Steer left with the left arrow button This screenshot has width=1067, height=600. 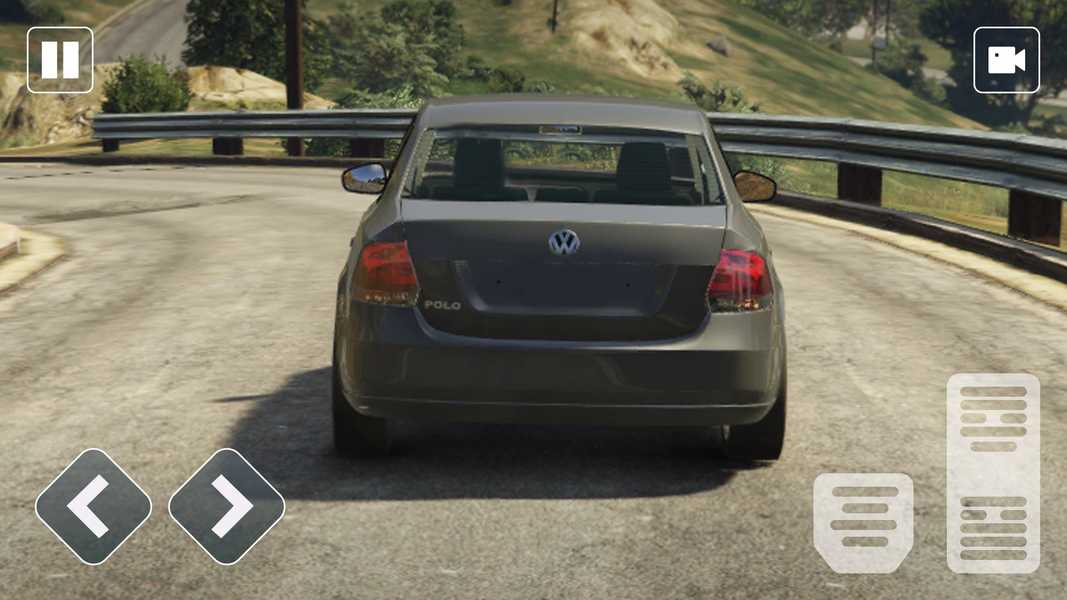(93, 506)
